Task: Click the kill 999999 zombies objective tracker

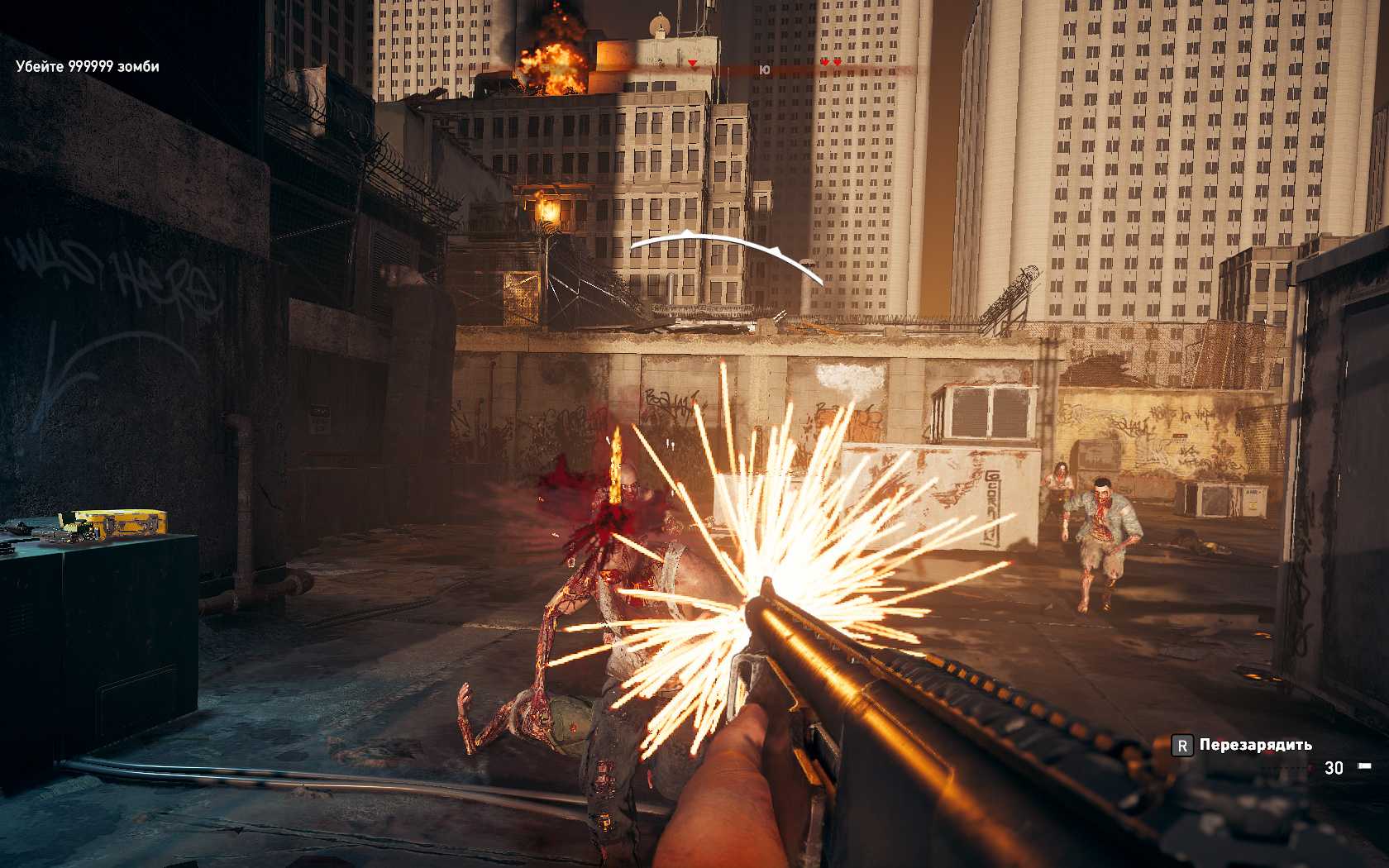Action: pos(88,67)
